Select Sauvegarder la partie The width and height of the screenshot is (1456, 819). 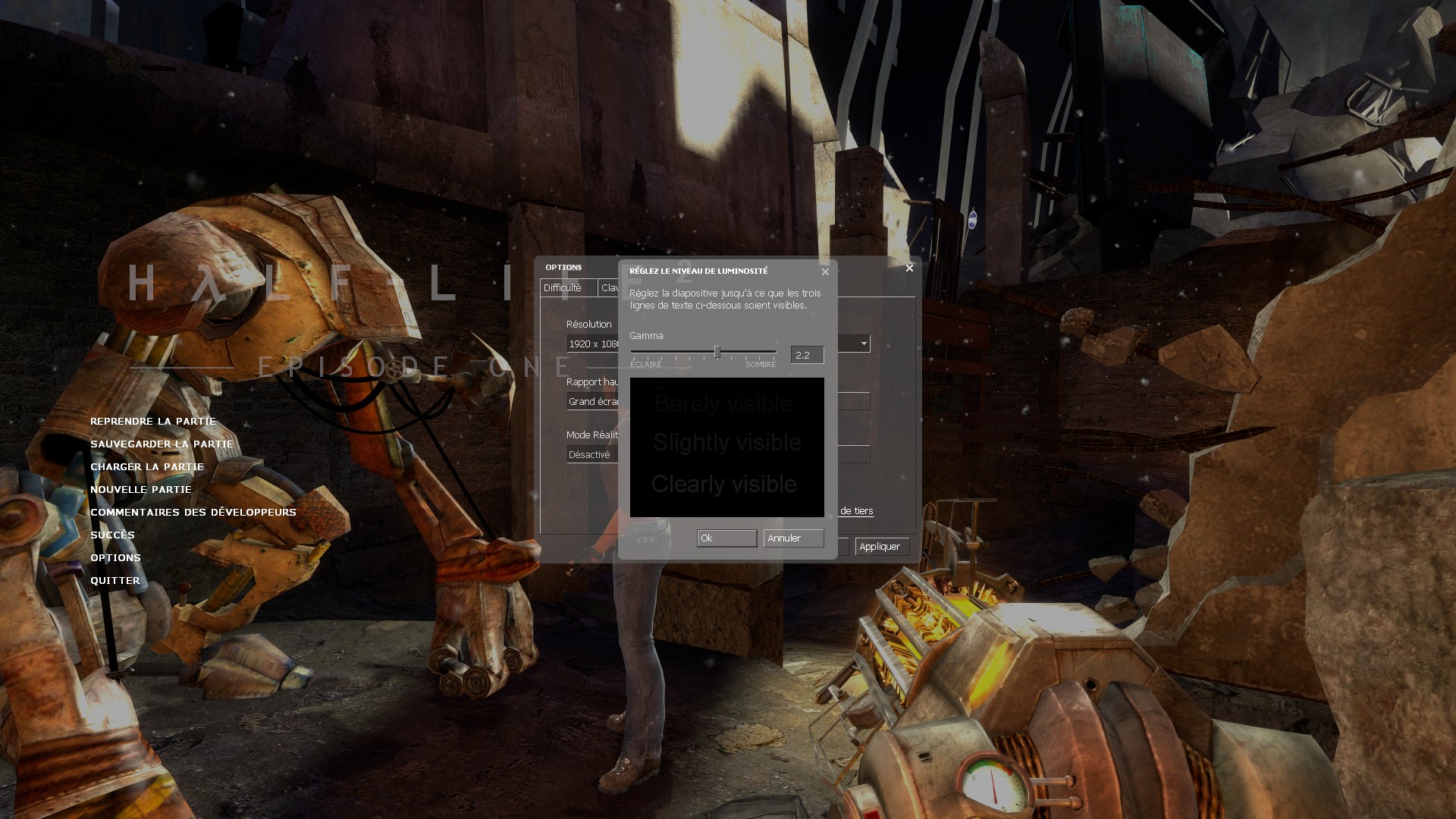coord(162,444)
